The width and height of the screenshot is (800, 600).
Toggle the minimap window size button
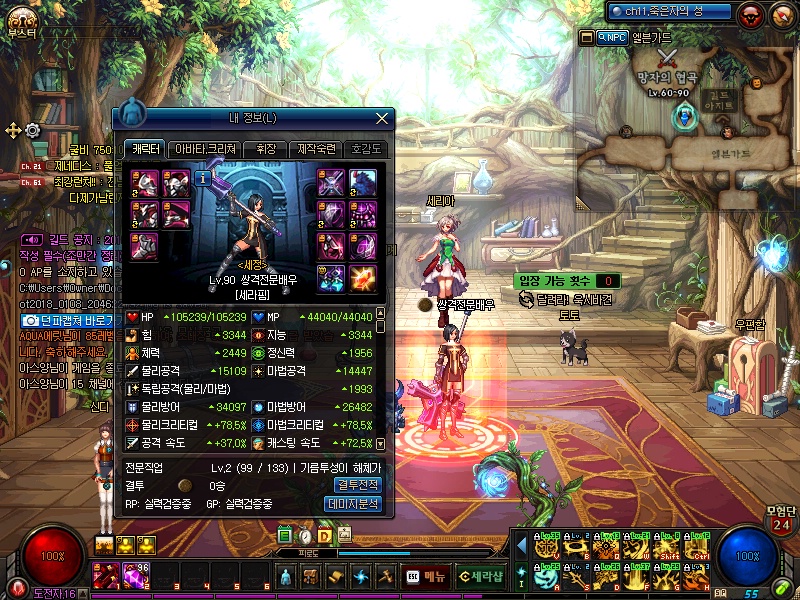tap(587, 37)
